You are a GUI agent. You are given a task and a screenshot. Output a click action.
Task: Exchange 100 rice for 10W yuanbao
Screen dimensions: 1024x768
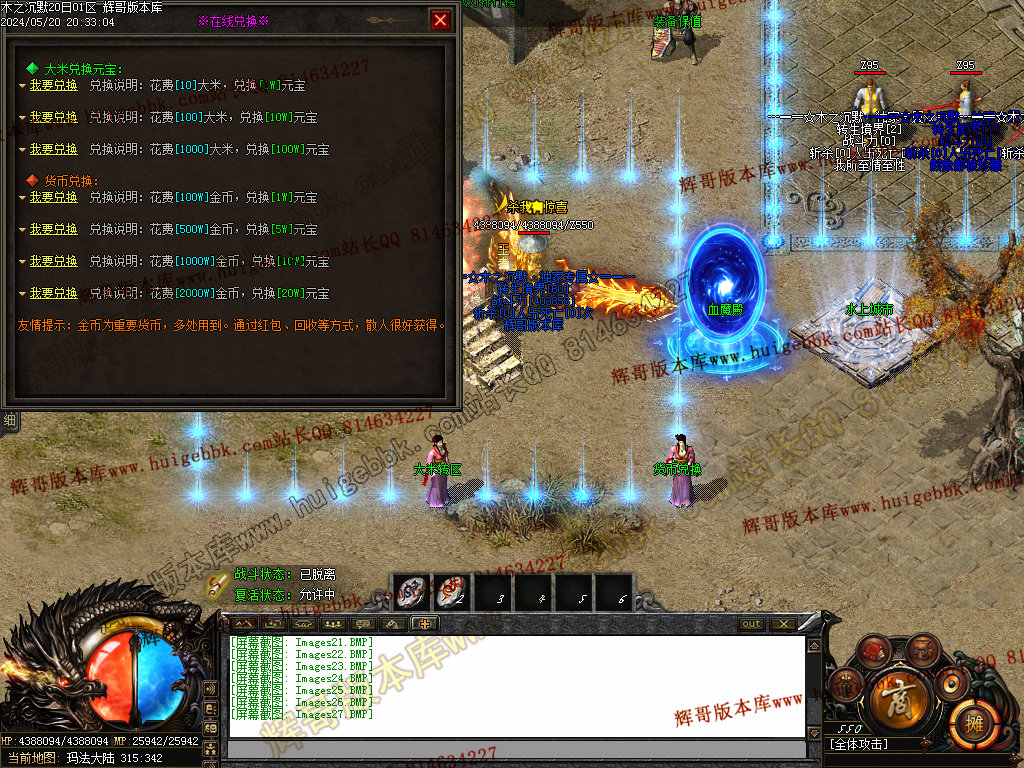tap(53, 118)
